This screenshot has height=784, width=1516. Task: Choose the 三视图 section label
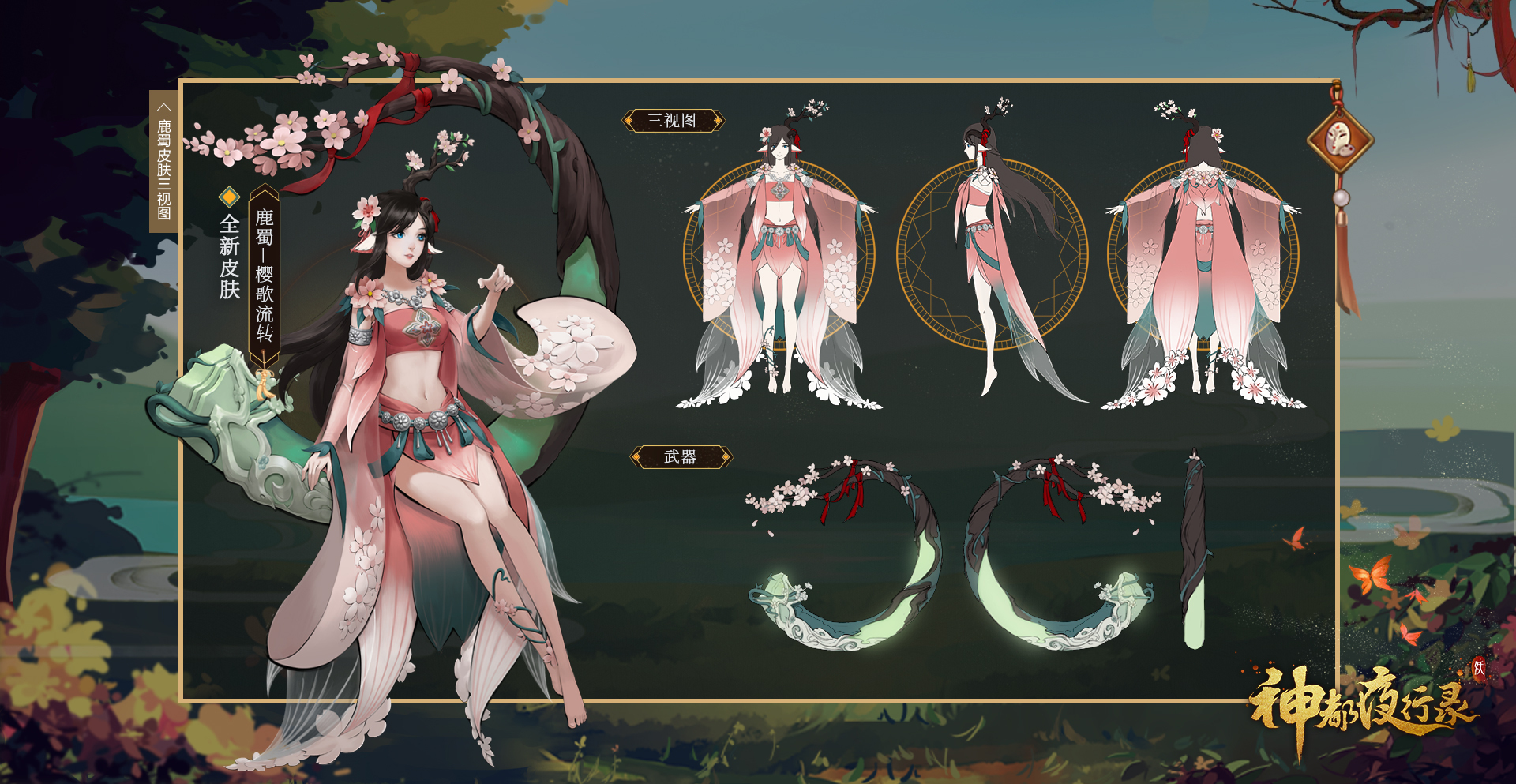coord(673,121)
